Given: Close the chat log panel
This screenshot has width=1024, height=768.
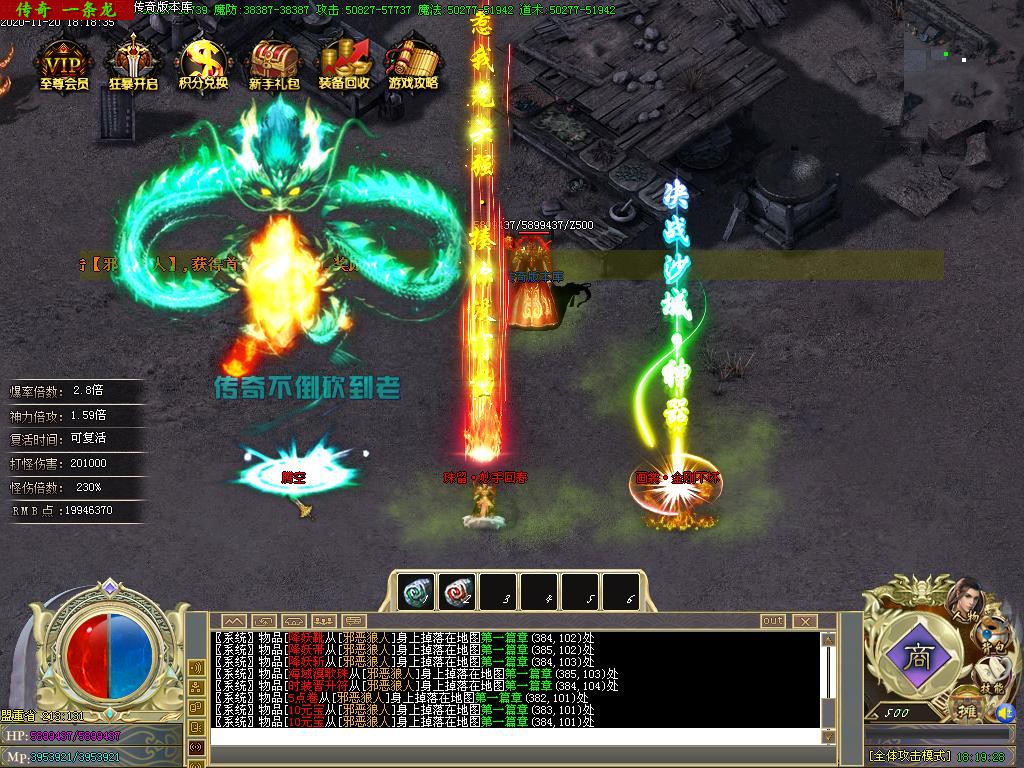Looking at the screenshot, I should pyautogui.click(x=804, y=621).
